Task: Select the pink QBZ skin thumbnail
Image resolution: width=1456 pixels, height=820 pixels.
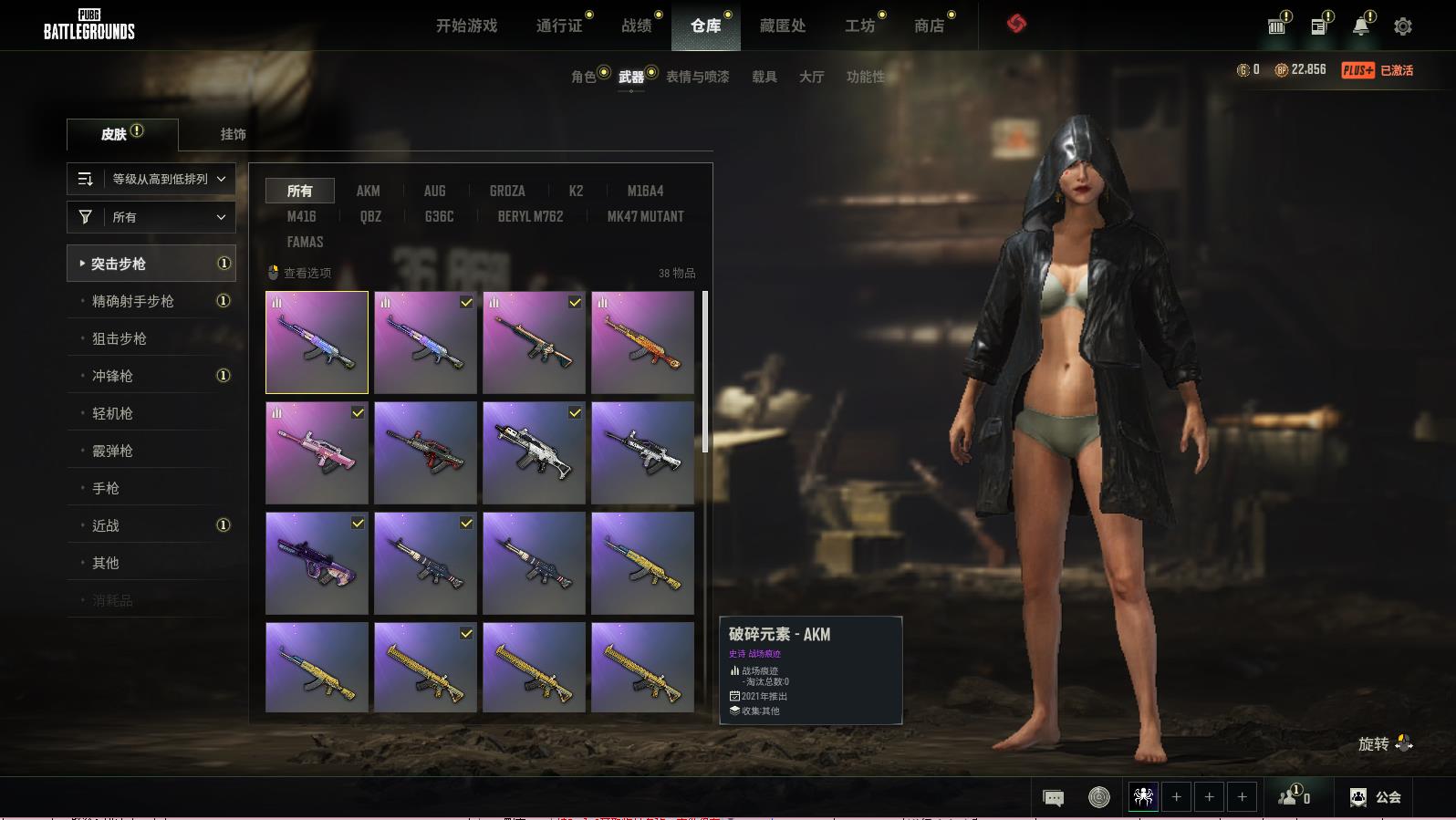Action: [x=317, y=453]
